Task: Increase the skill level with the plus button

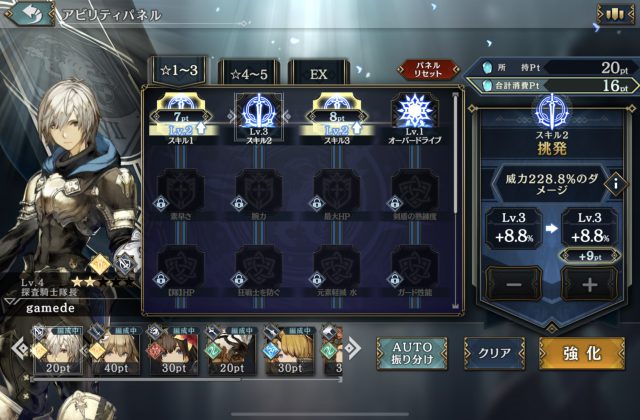Action: click(588, 285)
